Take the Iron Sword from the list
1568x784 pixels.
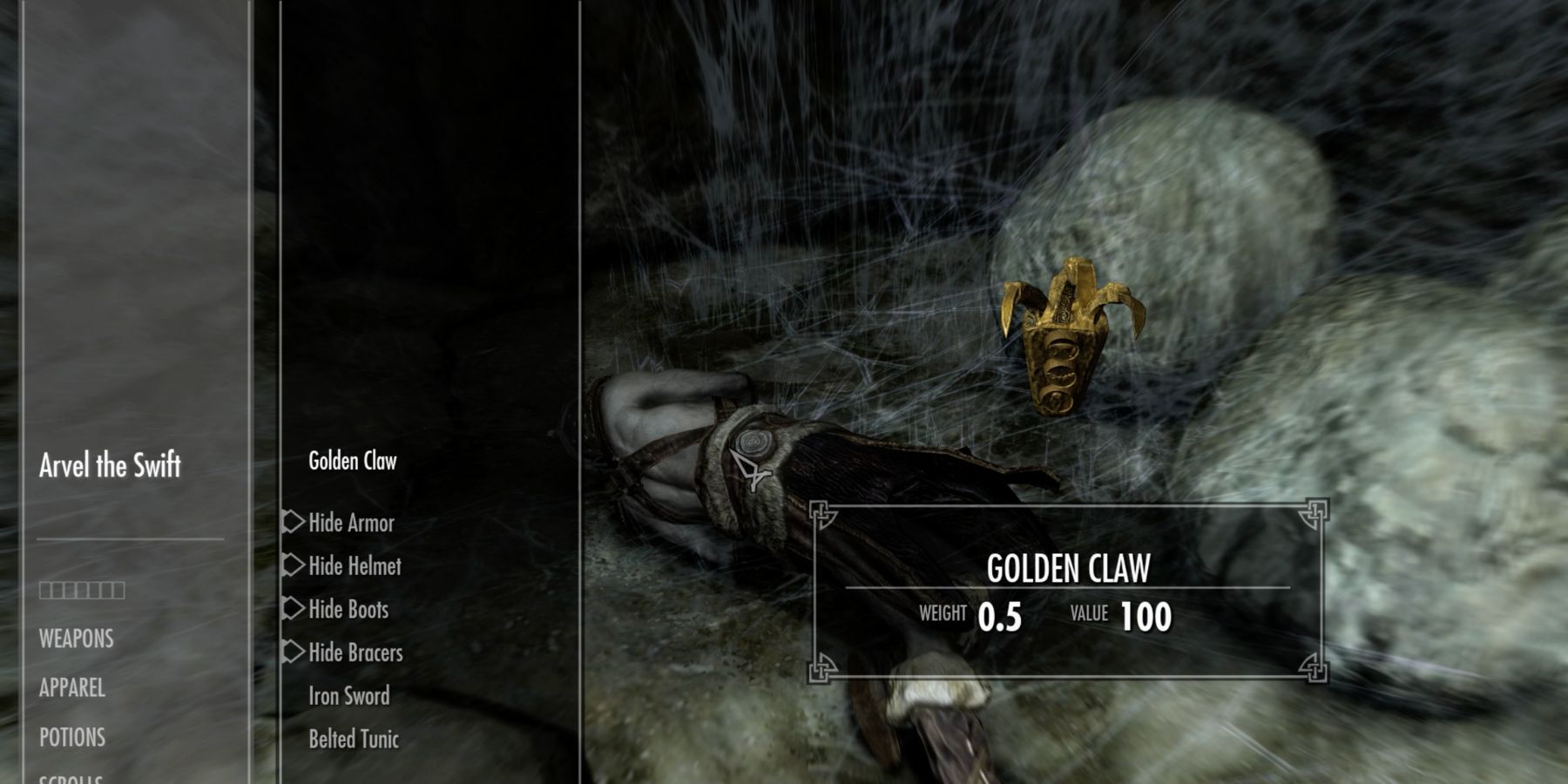coord(348,696)
